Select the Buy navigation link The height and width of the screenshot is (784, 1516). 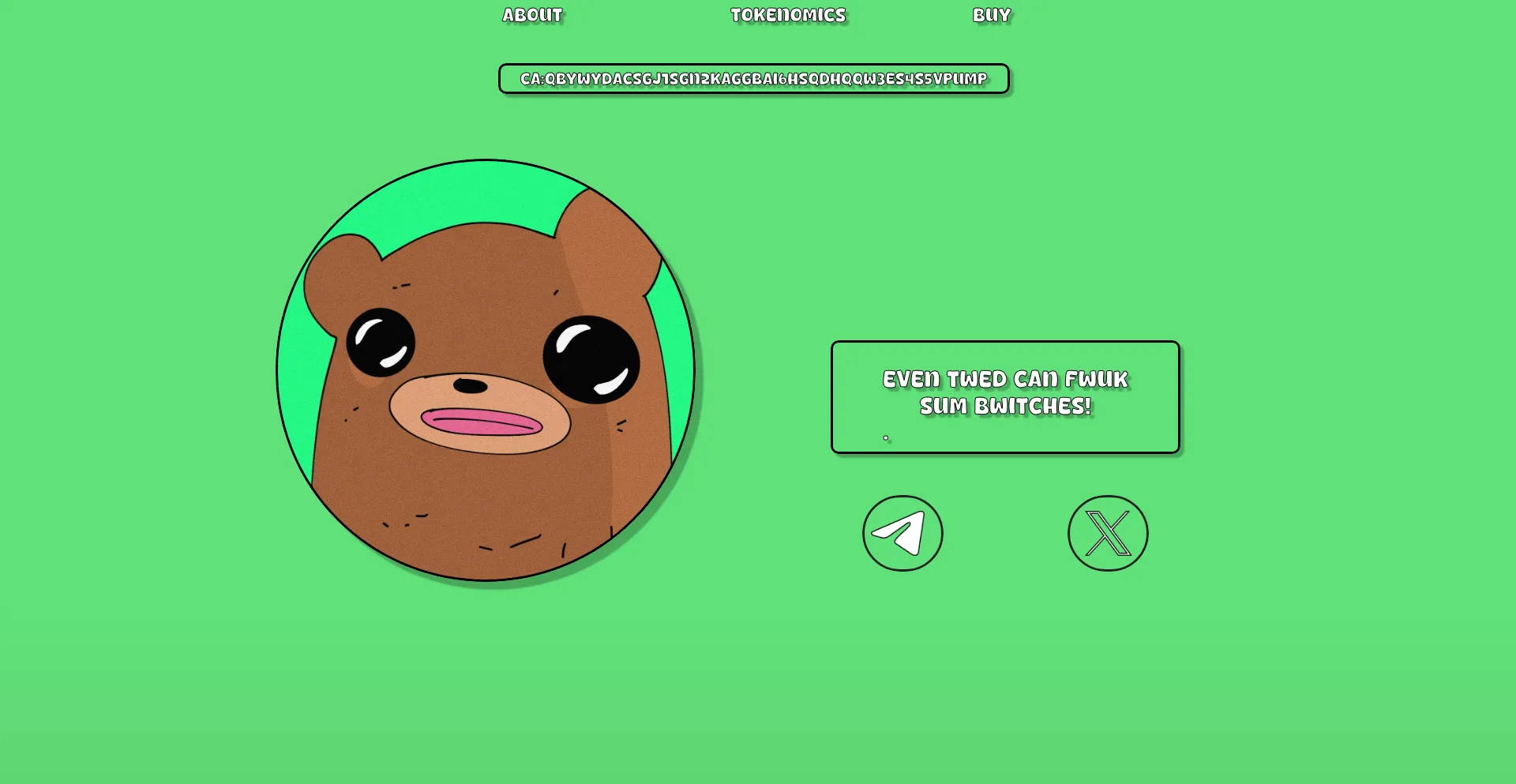[991, 15]
